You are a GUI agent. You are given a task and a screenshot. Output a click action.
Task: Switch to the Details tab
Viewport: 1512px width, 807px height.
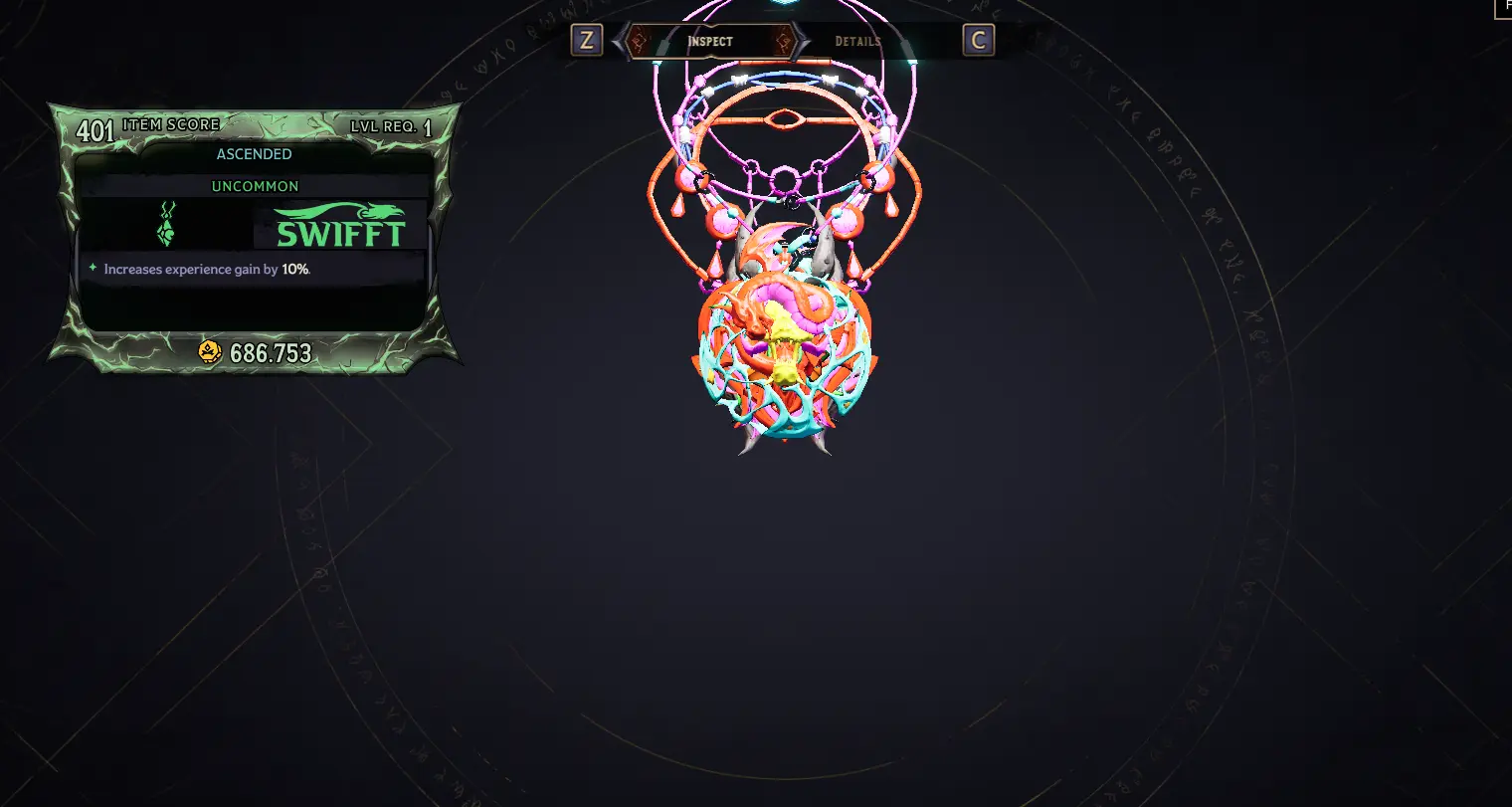(859, 42)
